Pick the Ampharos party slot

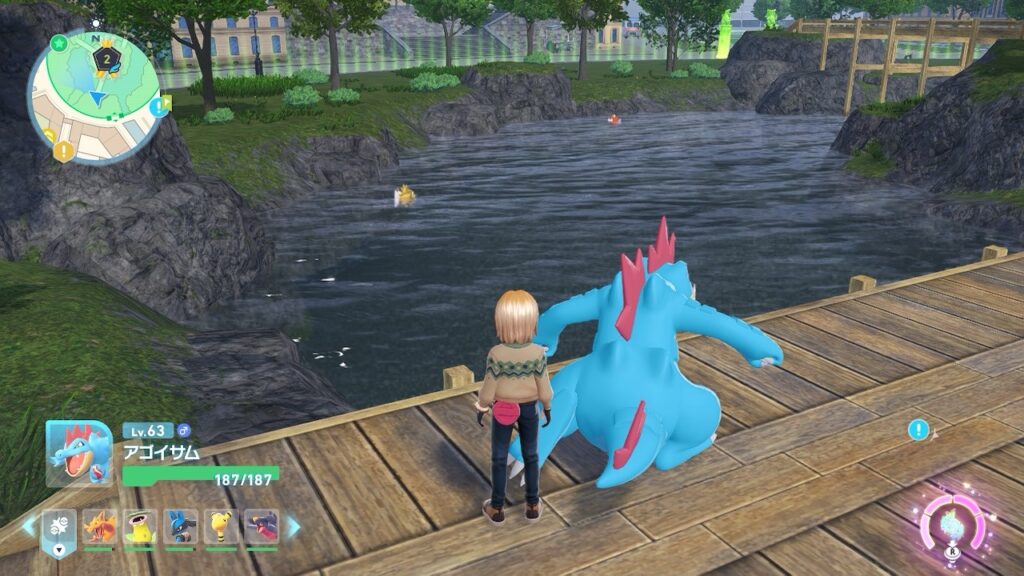pos(221,527)
